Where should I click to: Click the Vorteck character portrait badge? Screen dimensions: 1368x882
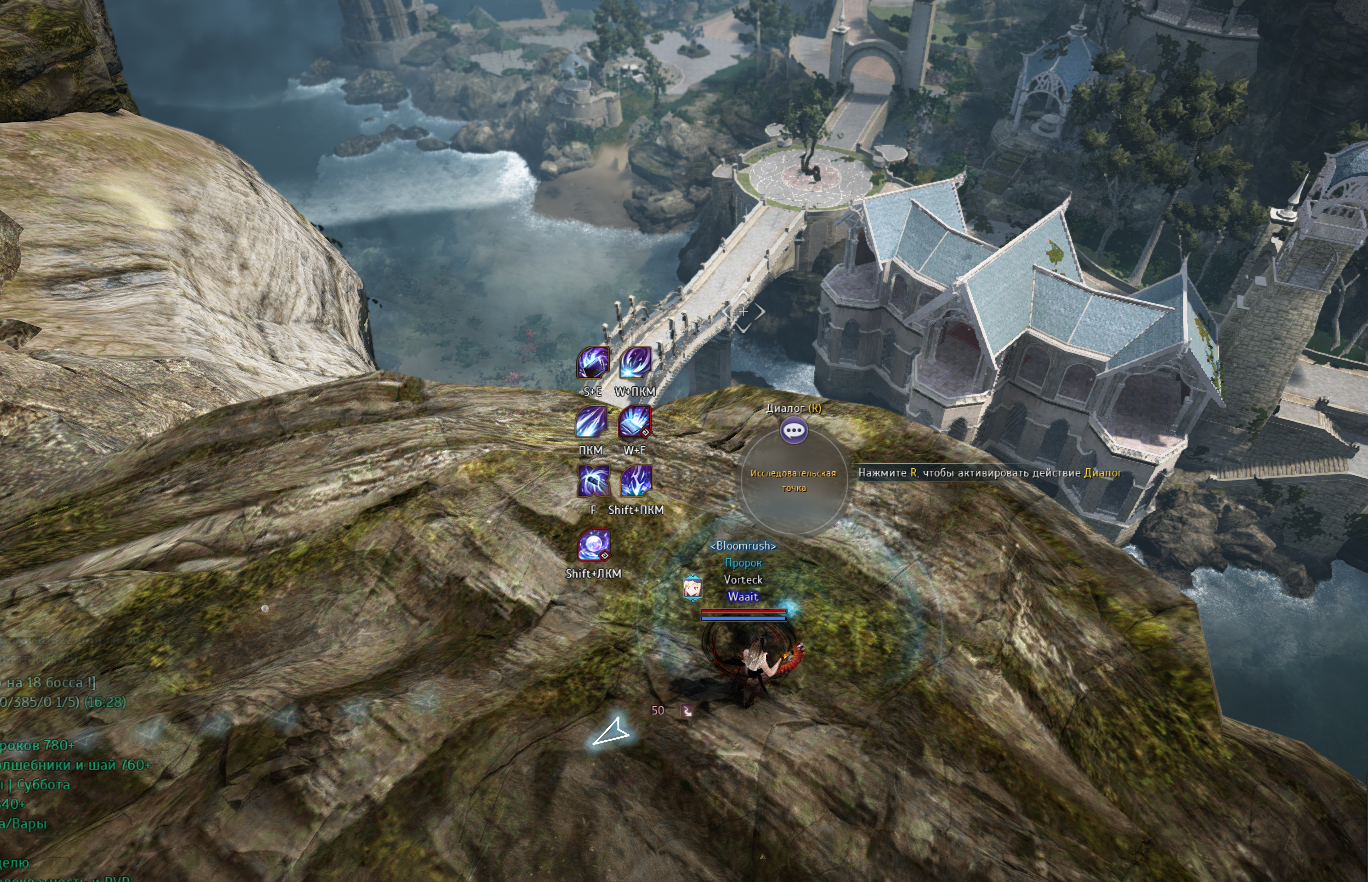point(692,588)
